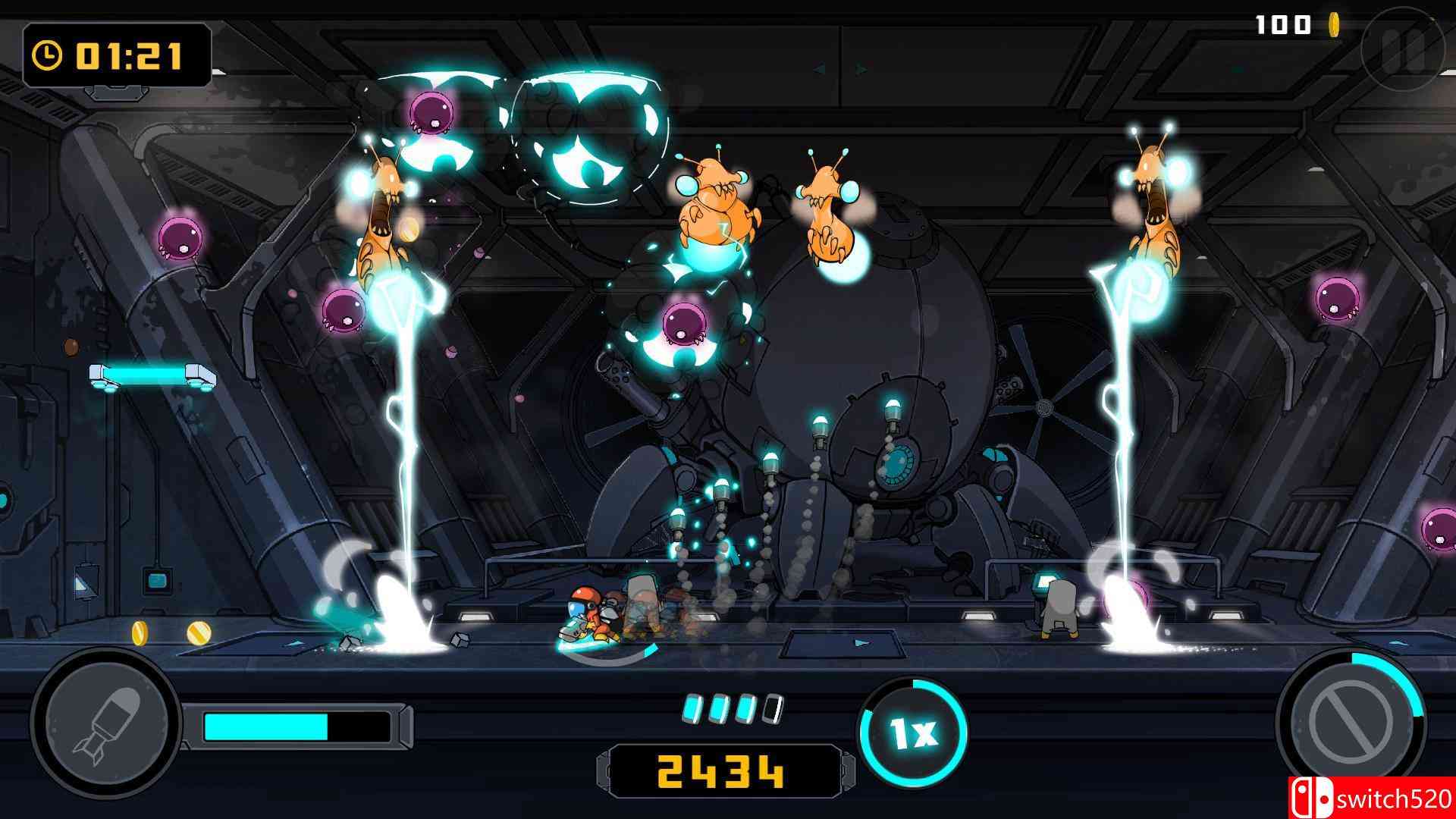Viewport: 1456px width, 819px height.
Task: Pause the game with the top-right button
Action: tap(1404, 50)
